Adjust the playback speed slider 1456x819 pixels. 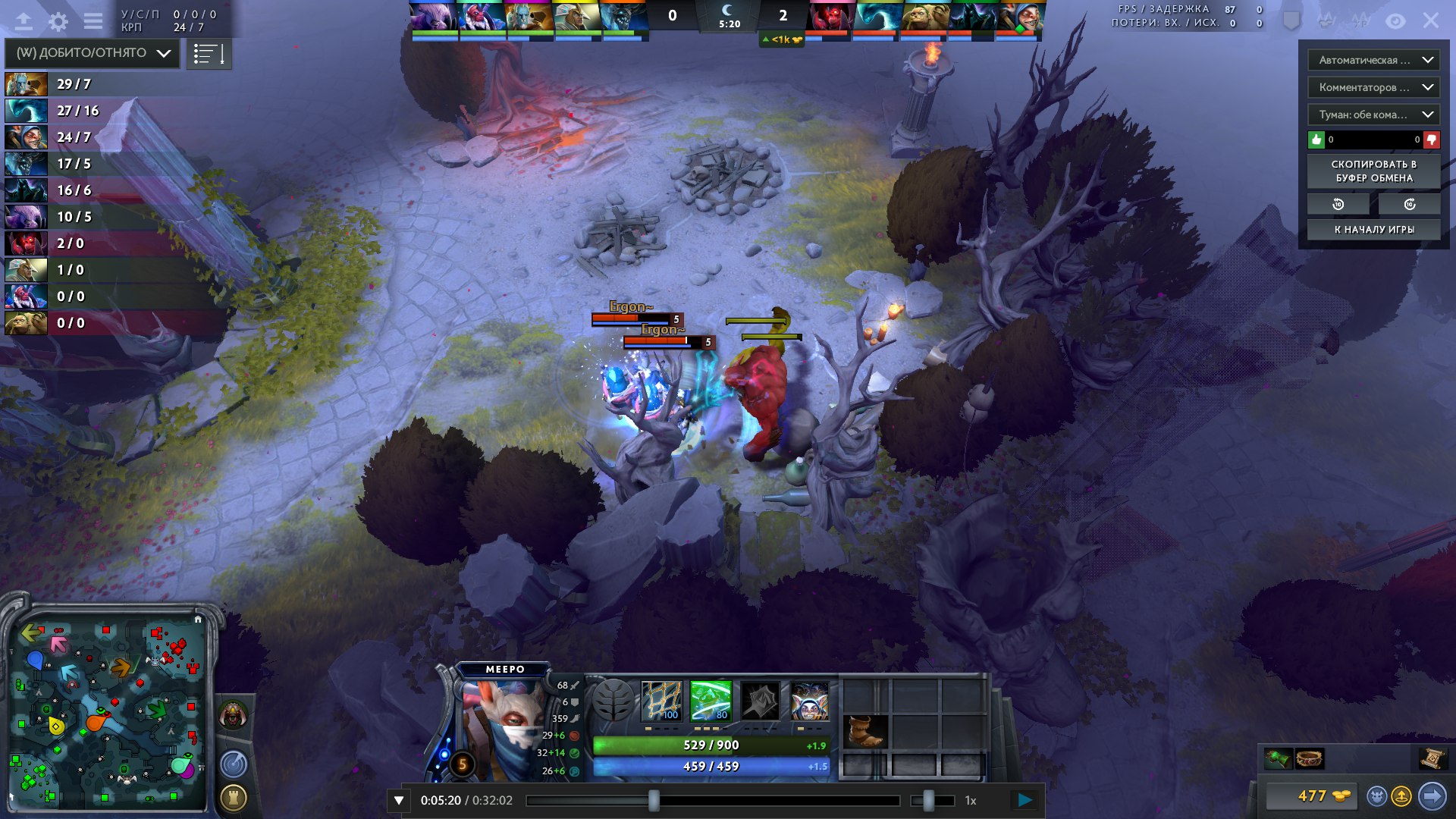928,800
